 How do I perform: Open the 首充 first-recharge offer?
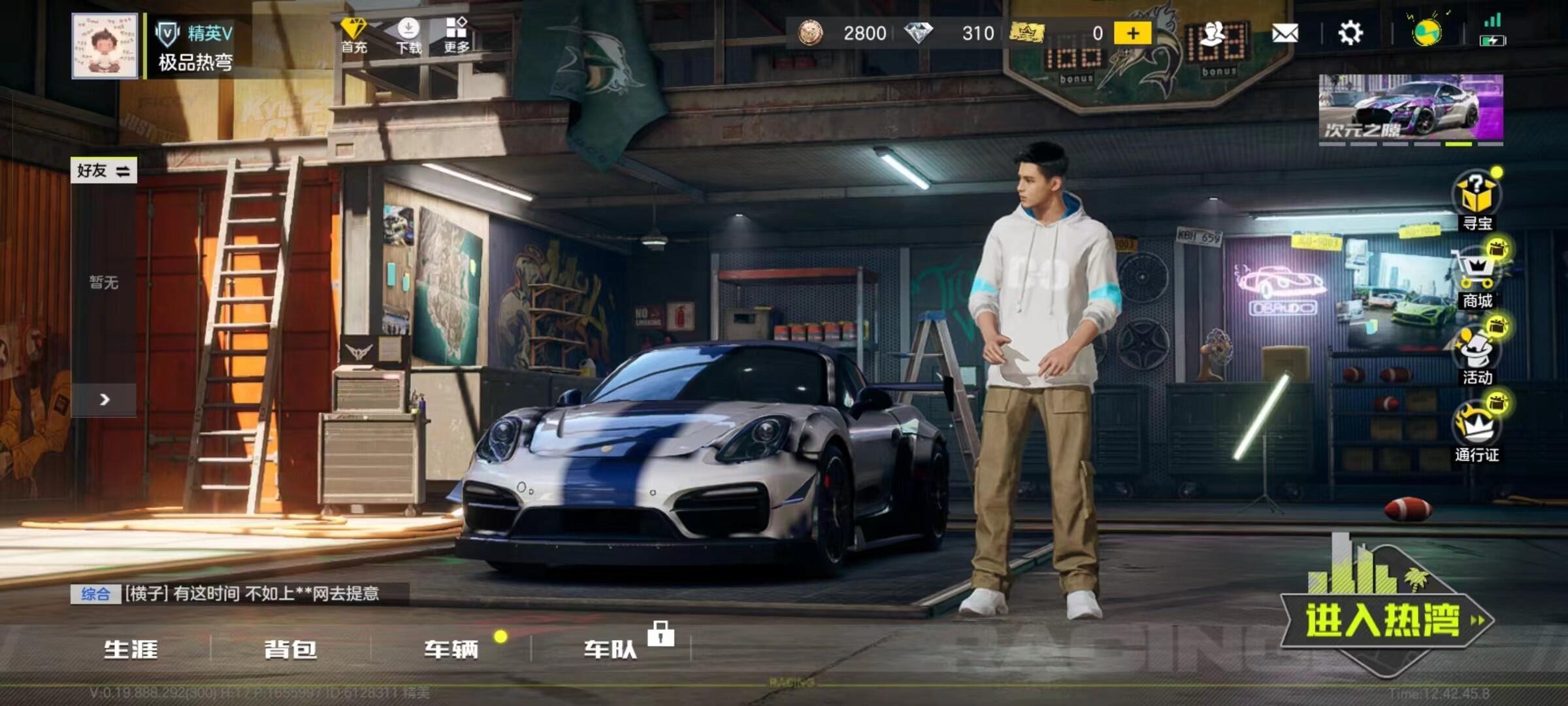click(353, 35)
